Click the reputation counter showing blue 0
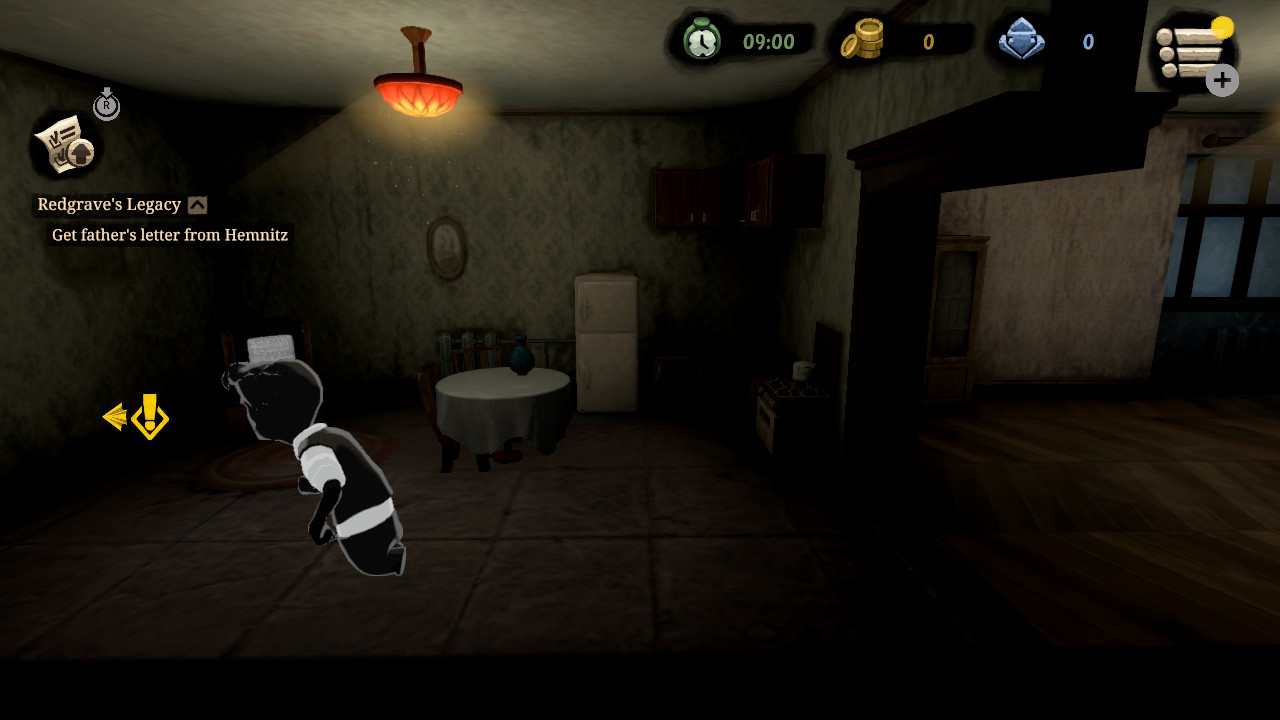Viewport: 1280px width, 720px height. (1087, 42)
